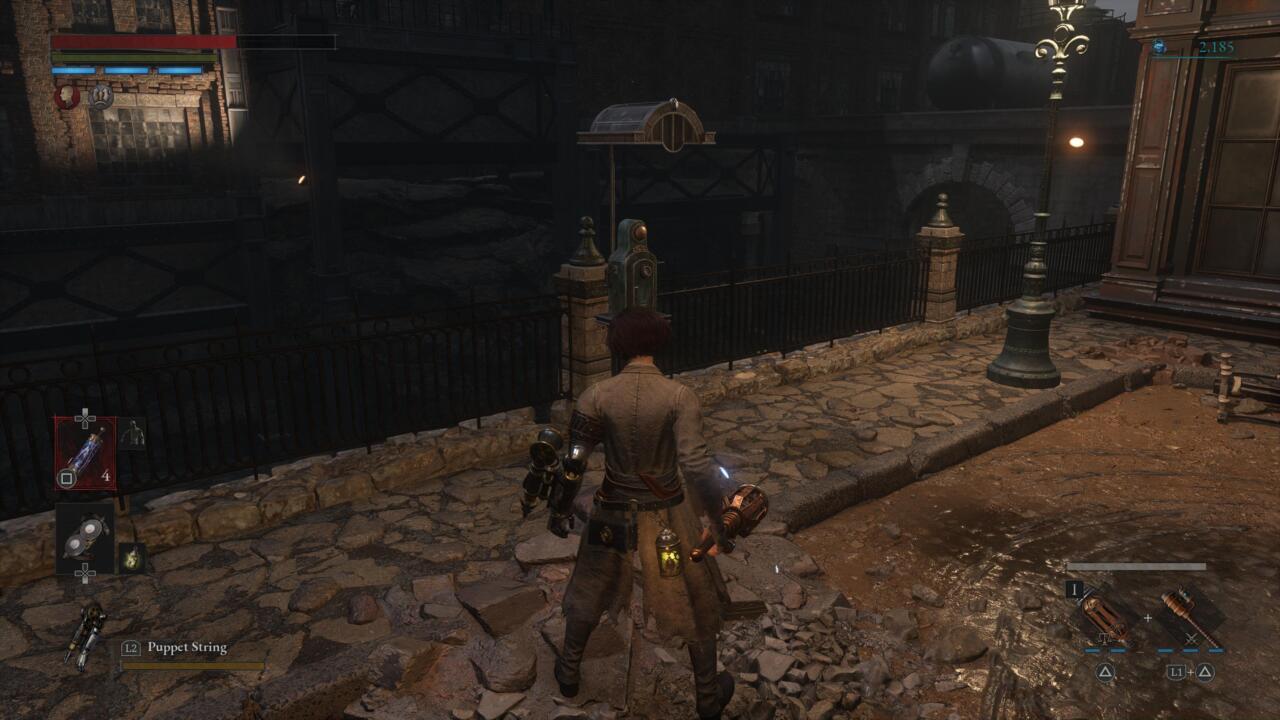Viewport: 1280px width, 720px height.
Task: Click the green stamina bar below health
Action: [x=134, y=56]
